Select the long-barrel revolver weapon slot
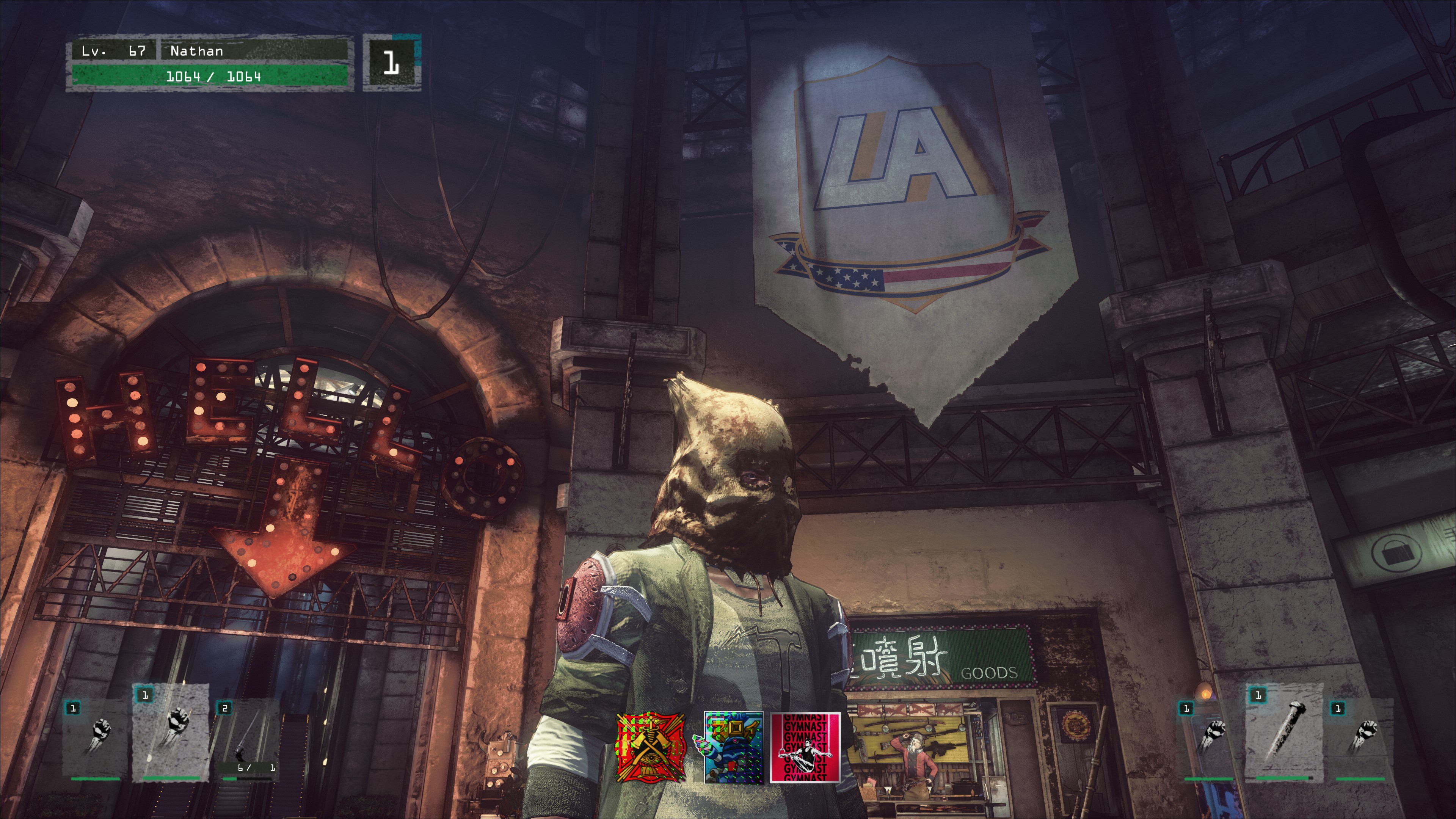This screenshot has width=1456, height=819. pyautogui.click(x=249, y=737)
